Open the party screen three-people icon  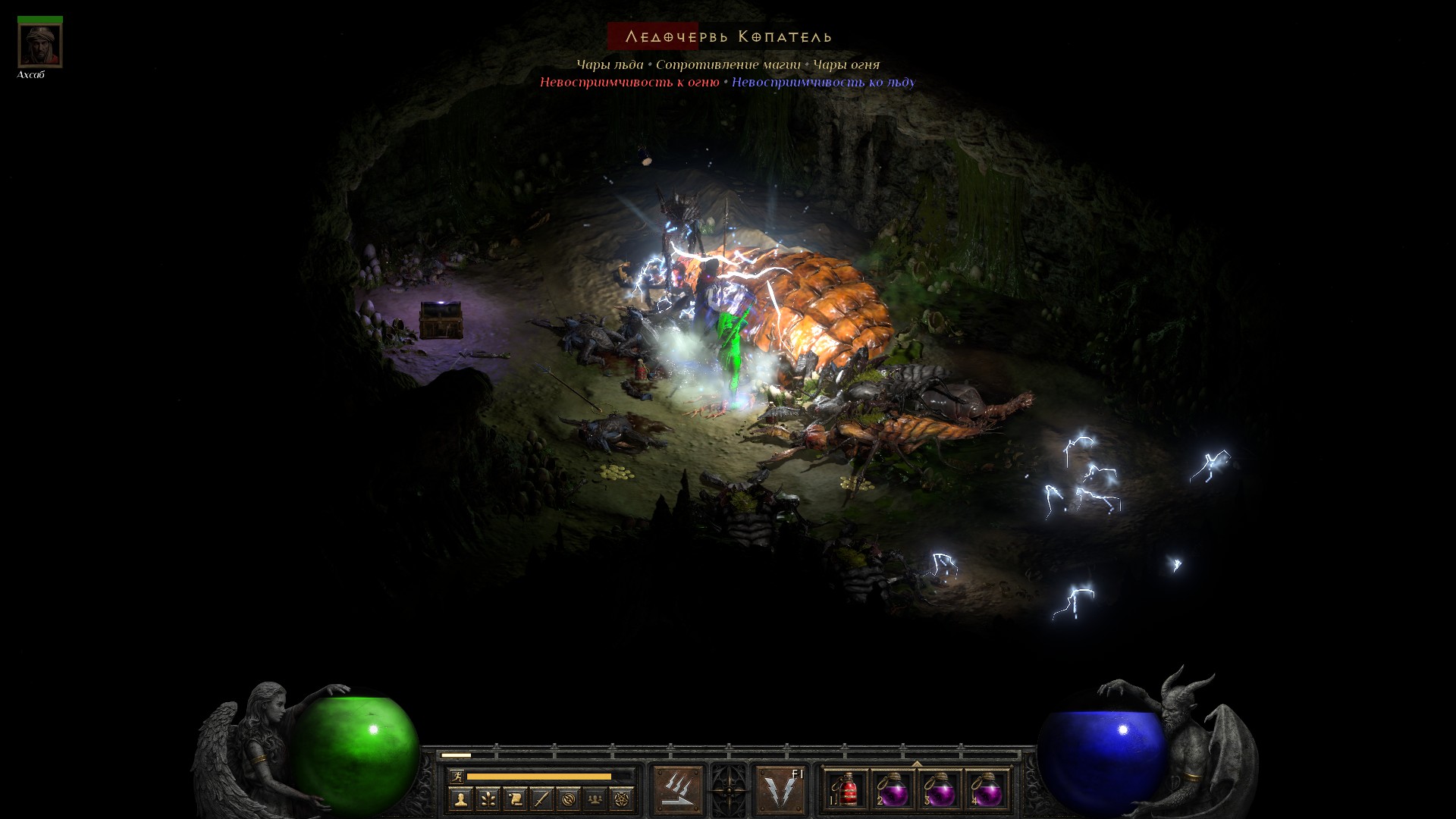pos(595,799)
